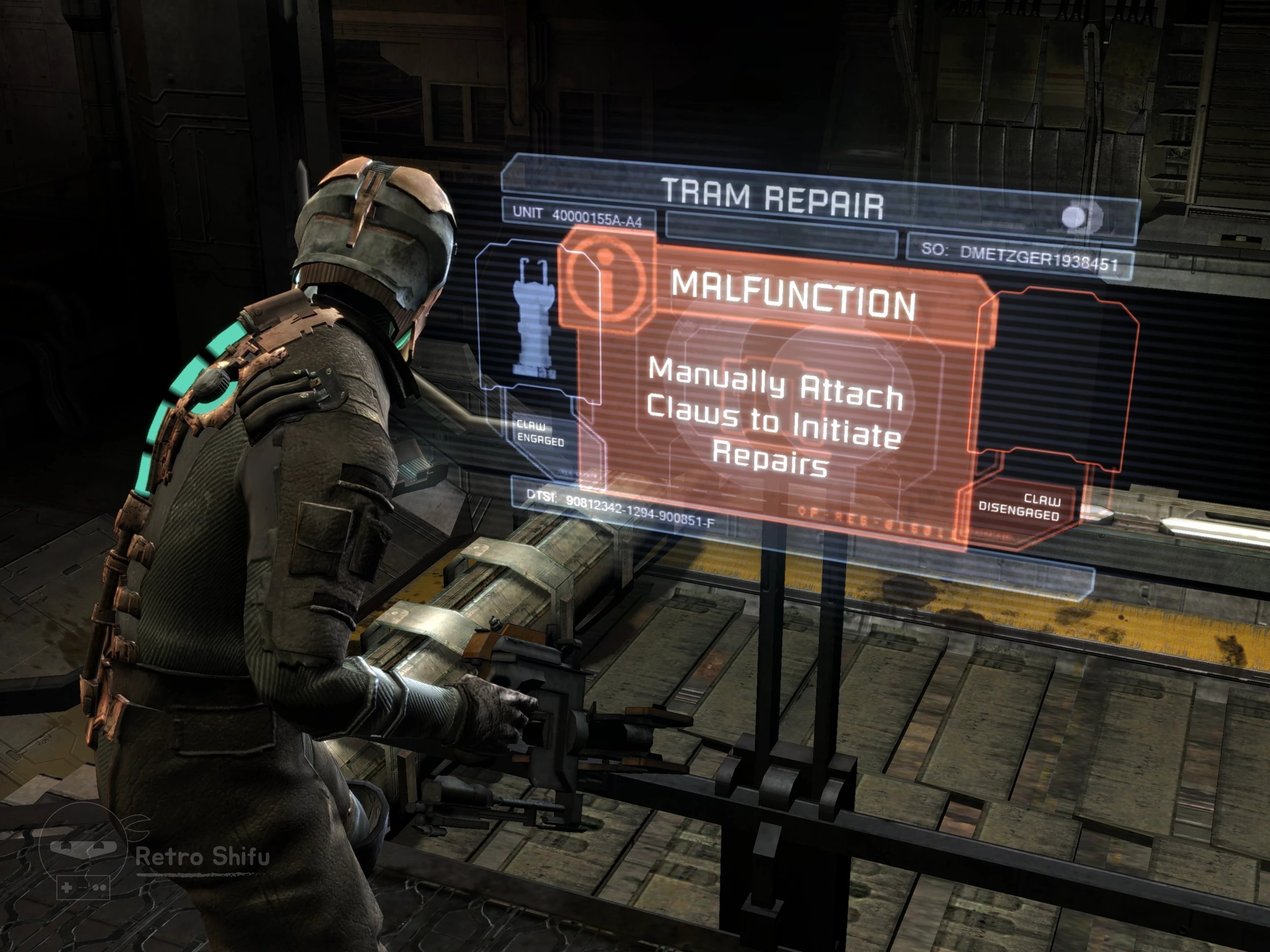Click the blue claw diagram icon
The image size is (1270, 952).
pos(535,319)
